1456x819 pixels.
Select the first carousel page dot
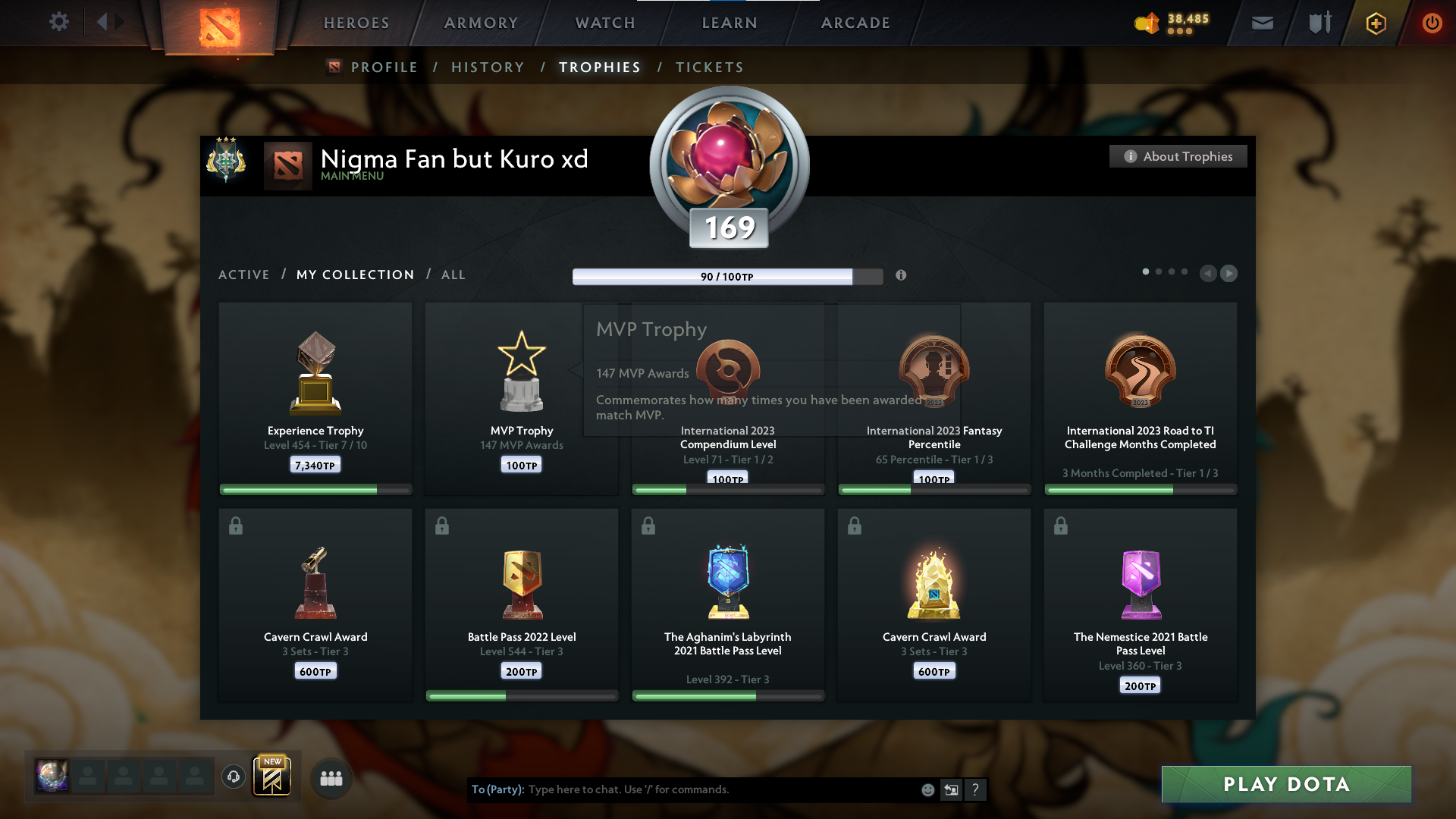point(1145,271)
